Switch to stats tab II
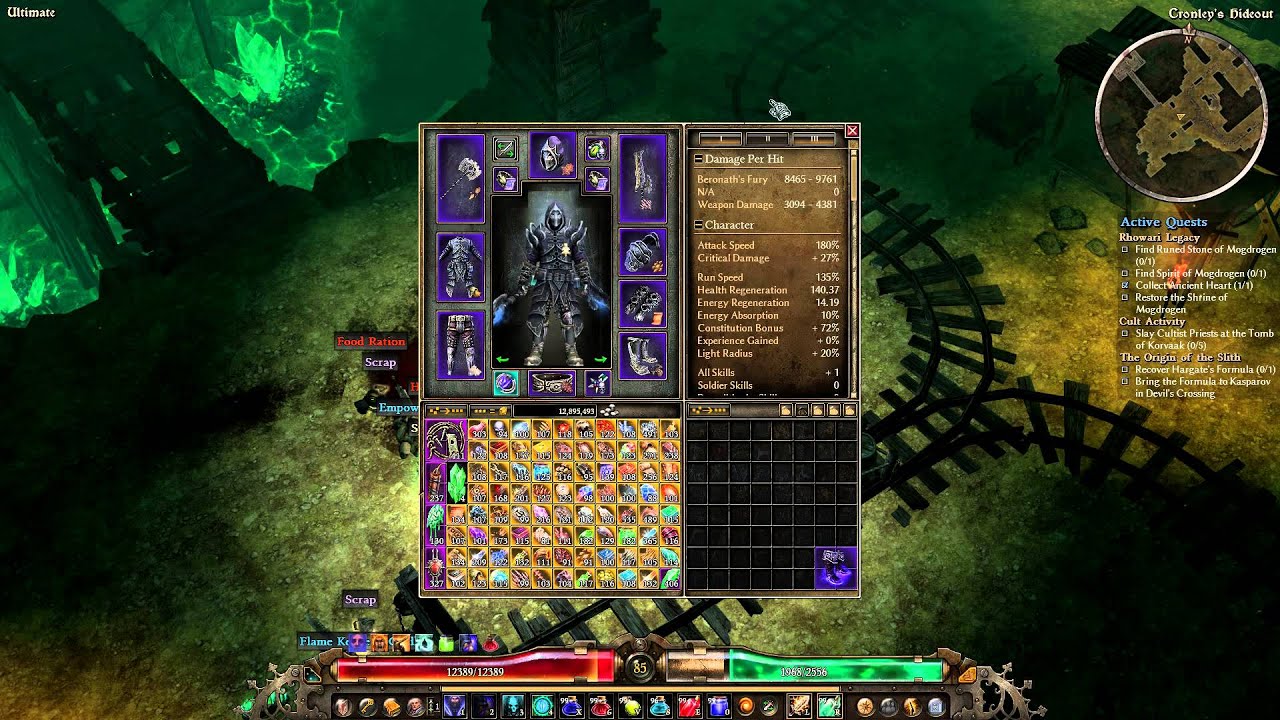The width and height of the screenshot is (1280, 720). 767,139
